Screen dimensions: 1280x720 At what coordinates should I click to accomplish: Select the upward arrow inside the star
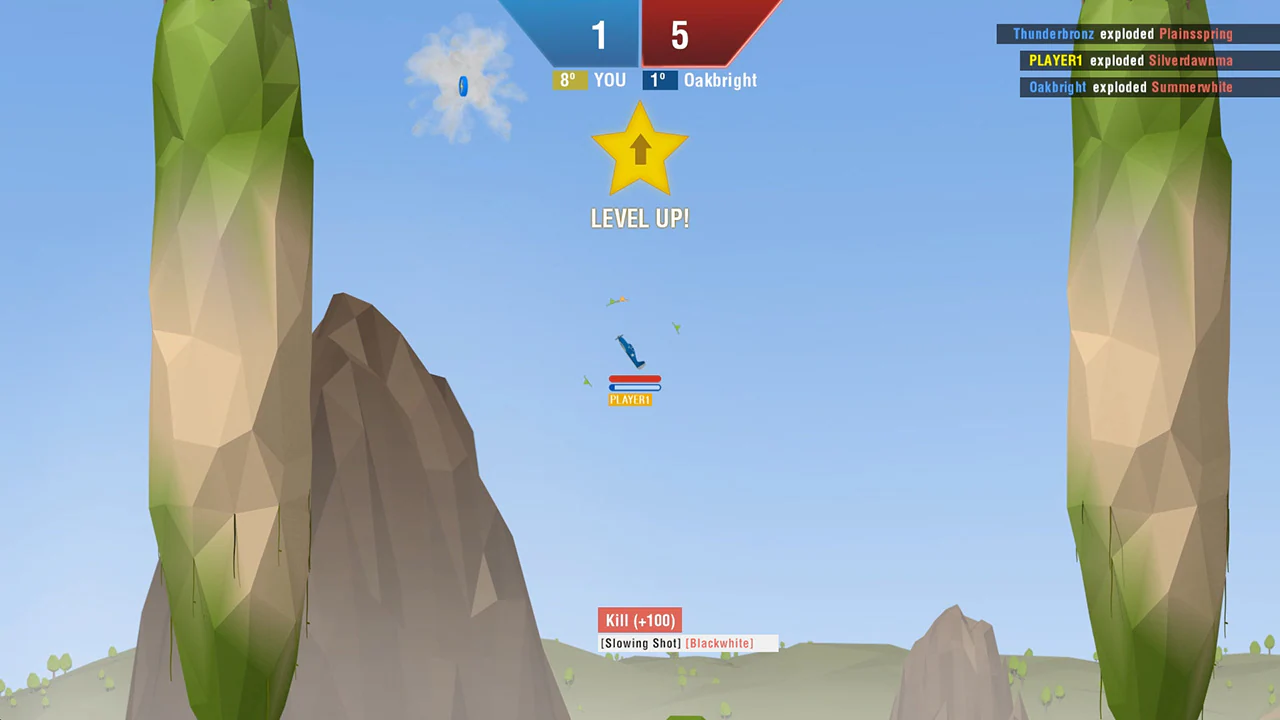pyautogui.click(x=640, y=152)
